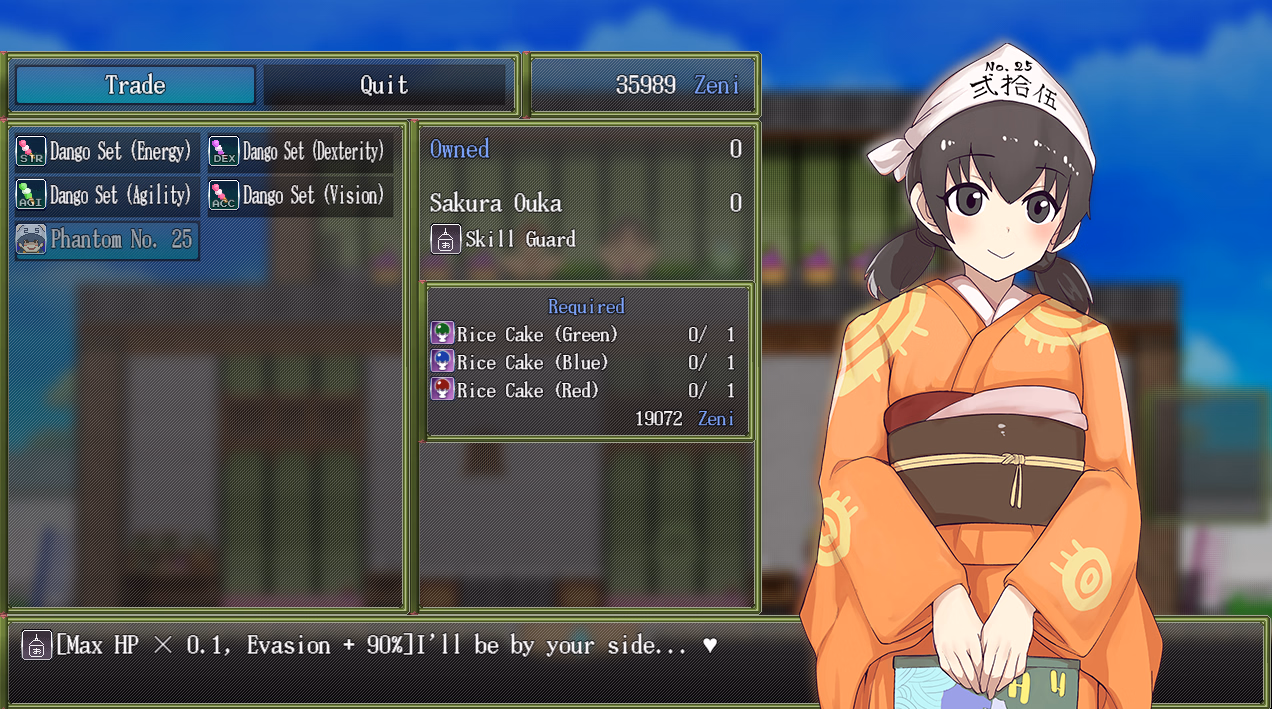Choose Dango Set (Agility) from list

106,195
